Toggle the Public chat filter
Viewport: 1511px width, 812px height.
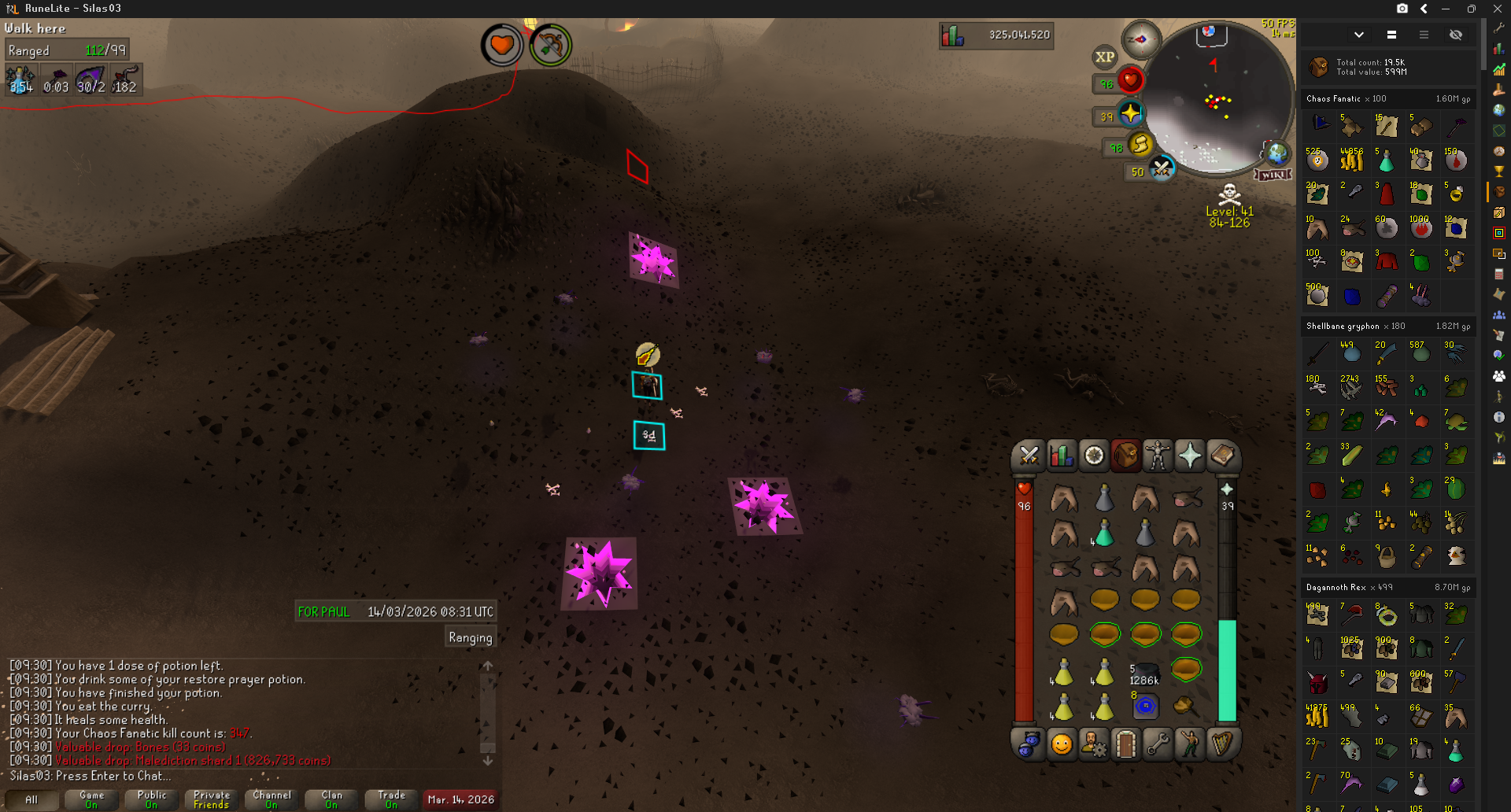pos(152,799)
